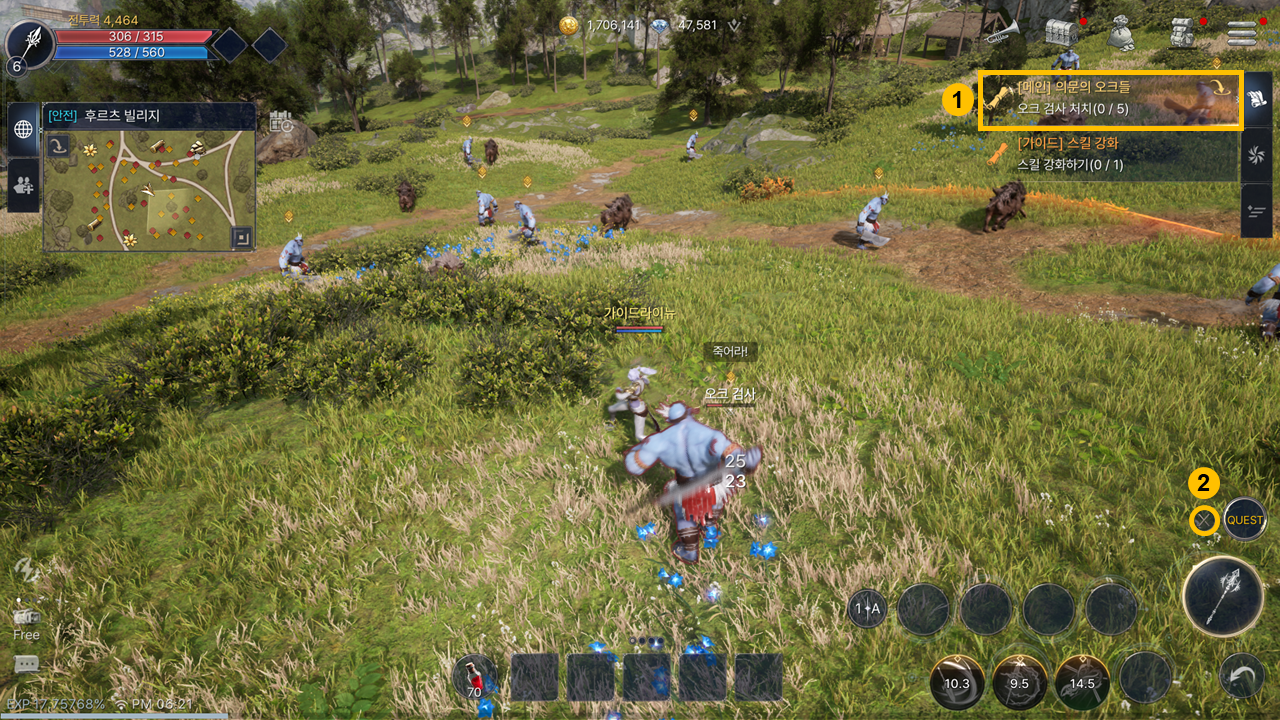
Task: Open the character portrait spear icon
Action: [29, 43]
